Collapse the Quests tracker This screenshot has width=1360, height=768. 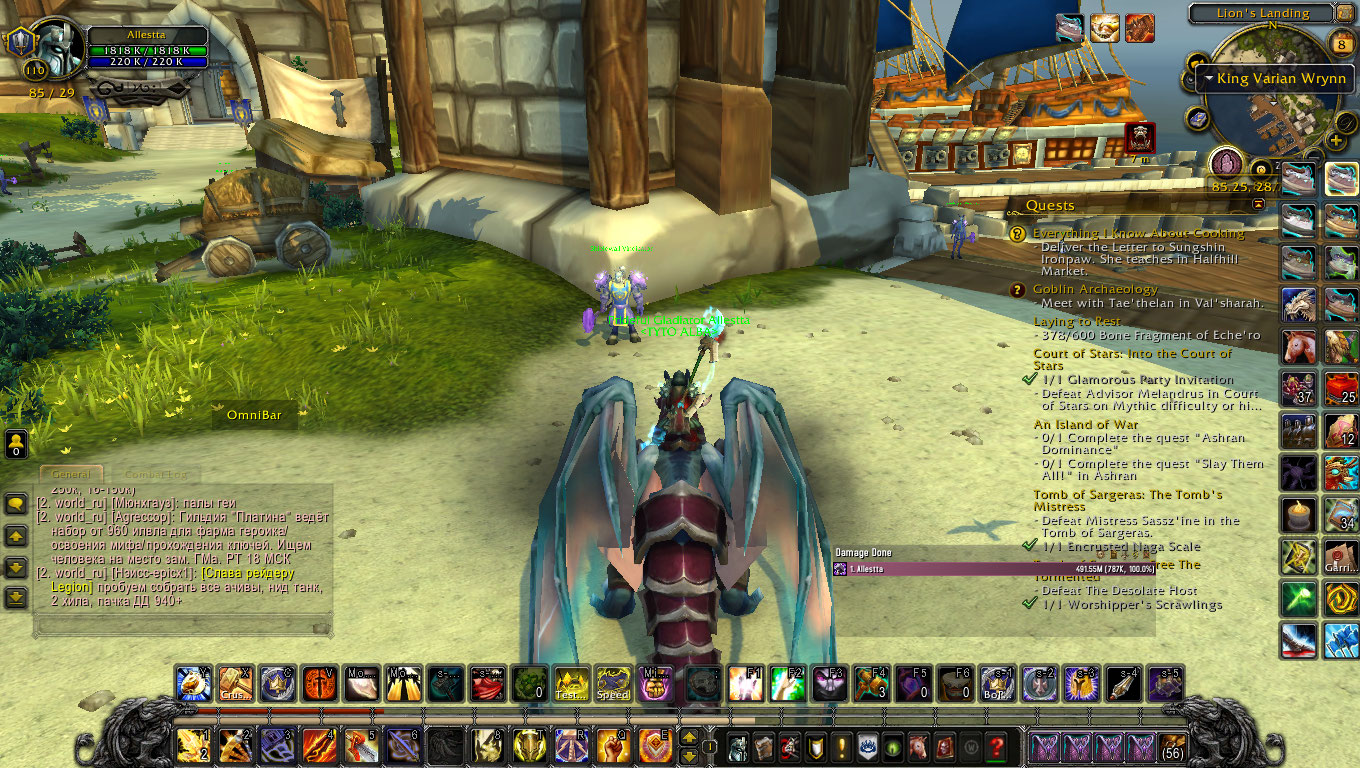pyautogui.click(x=1258, y=204)
